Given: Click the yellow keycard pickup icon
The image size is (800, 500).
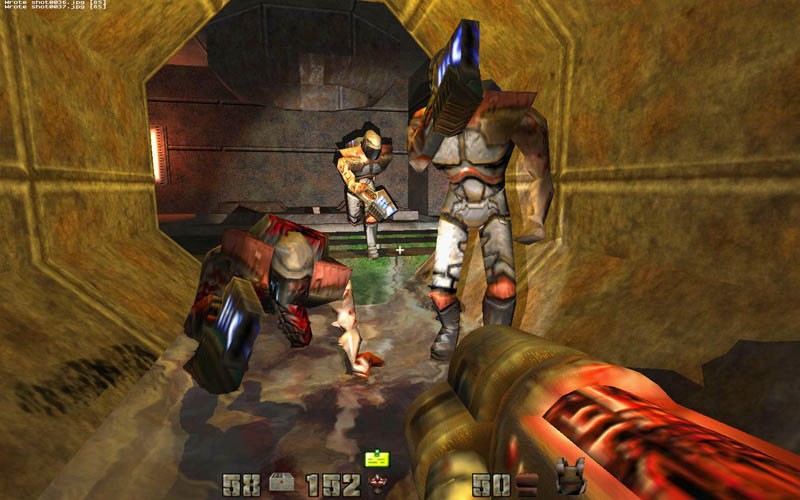Looking at the screenshot, I should [x=377, y=459].
